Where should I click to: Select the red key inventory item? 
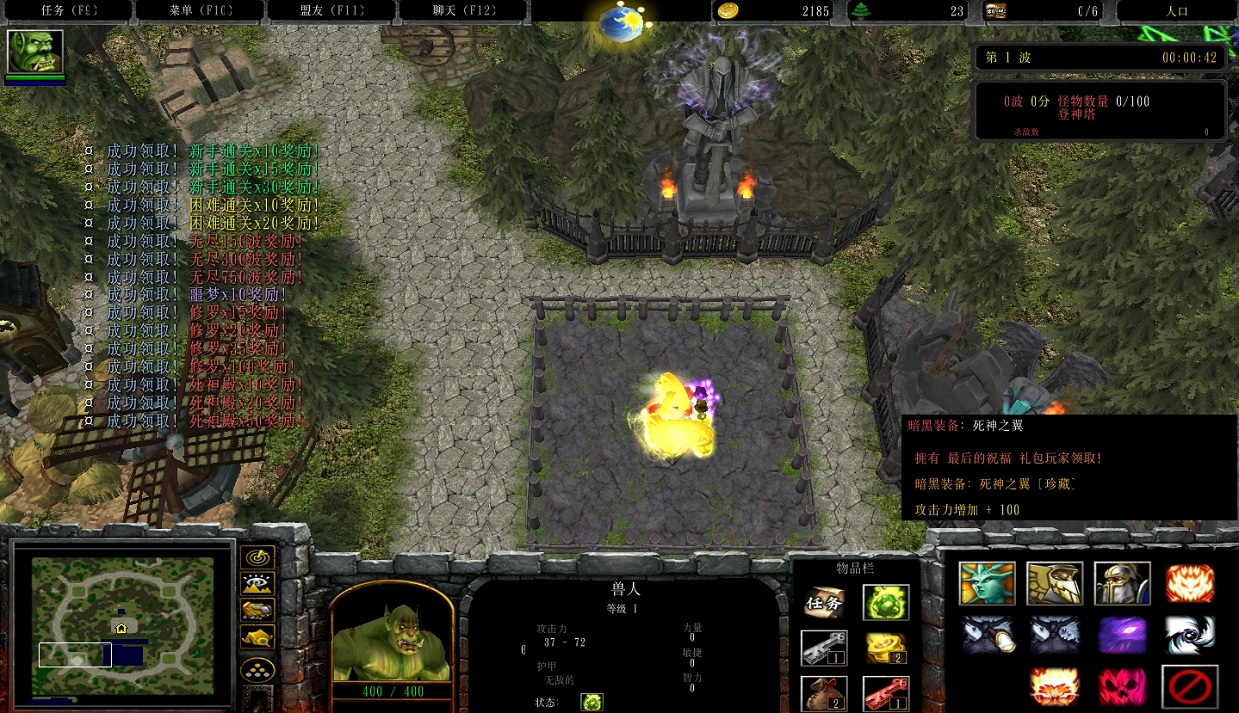(x=885, y=692)
